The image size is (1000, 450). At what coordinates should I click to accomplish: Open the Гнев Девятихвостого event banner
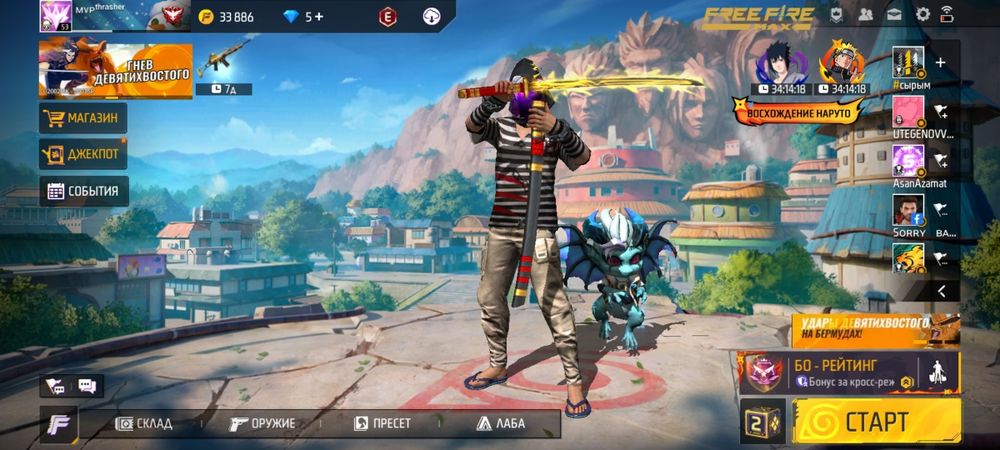pyautogui.click(x=115, y=70)
